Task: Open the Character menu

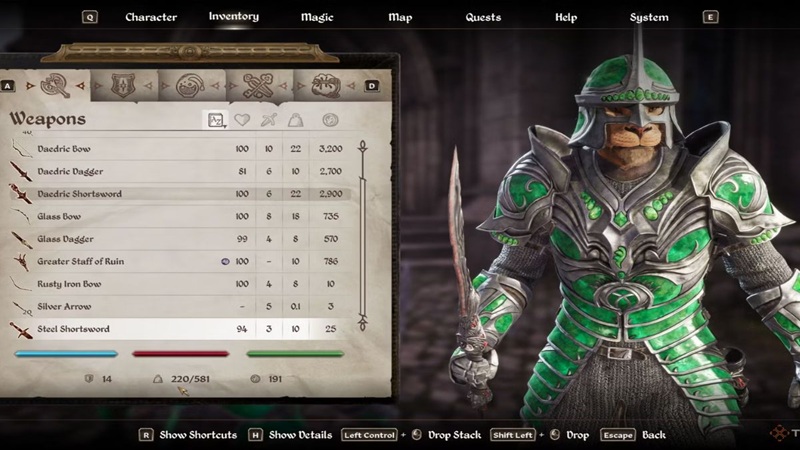Action: click(x=151, y=17)
